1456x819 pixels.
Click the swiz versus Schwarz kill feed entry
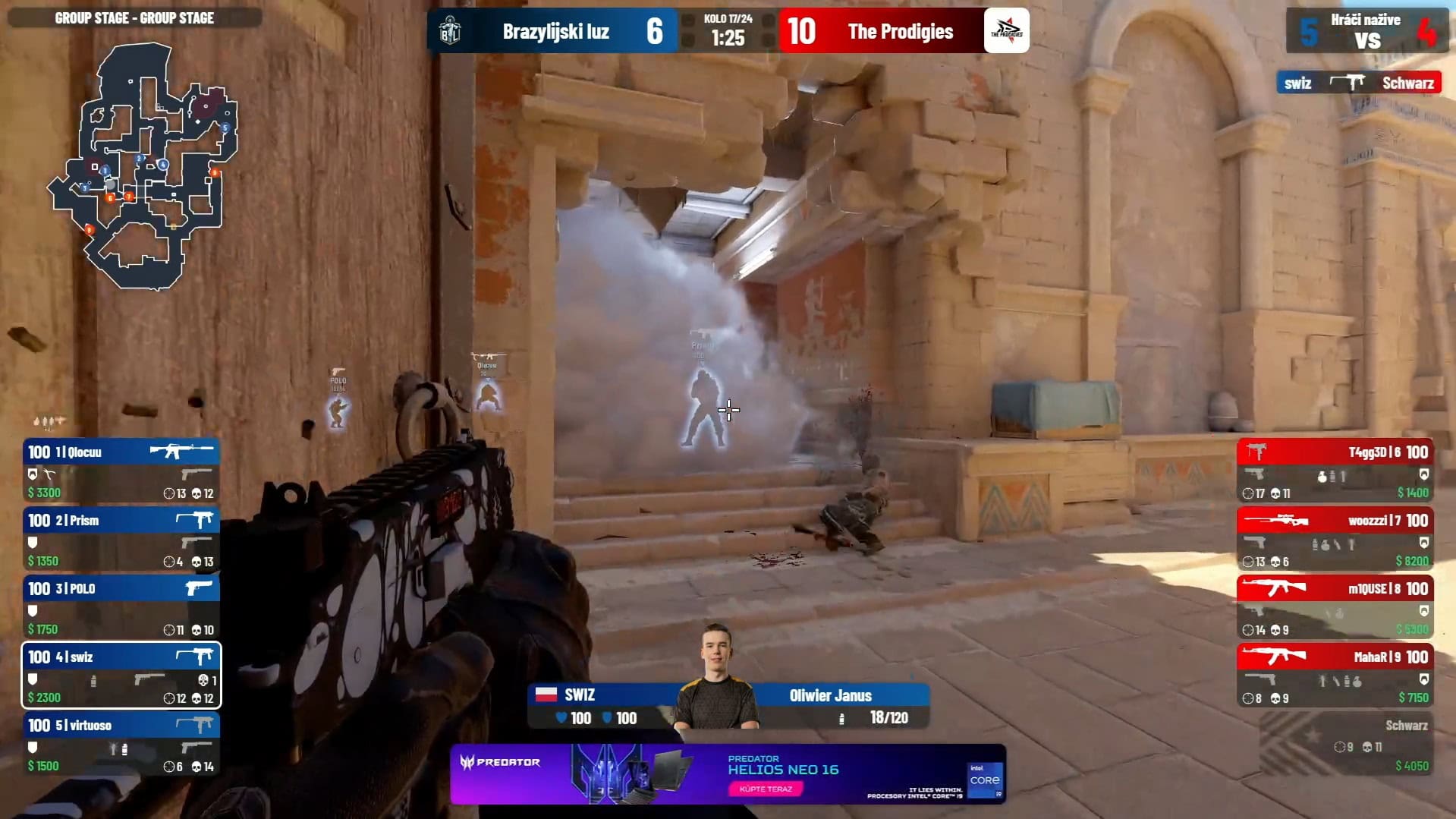pyautogui.click(x=1358, y=83)
